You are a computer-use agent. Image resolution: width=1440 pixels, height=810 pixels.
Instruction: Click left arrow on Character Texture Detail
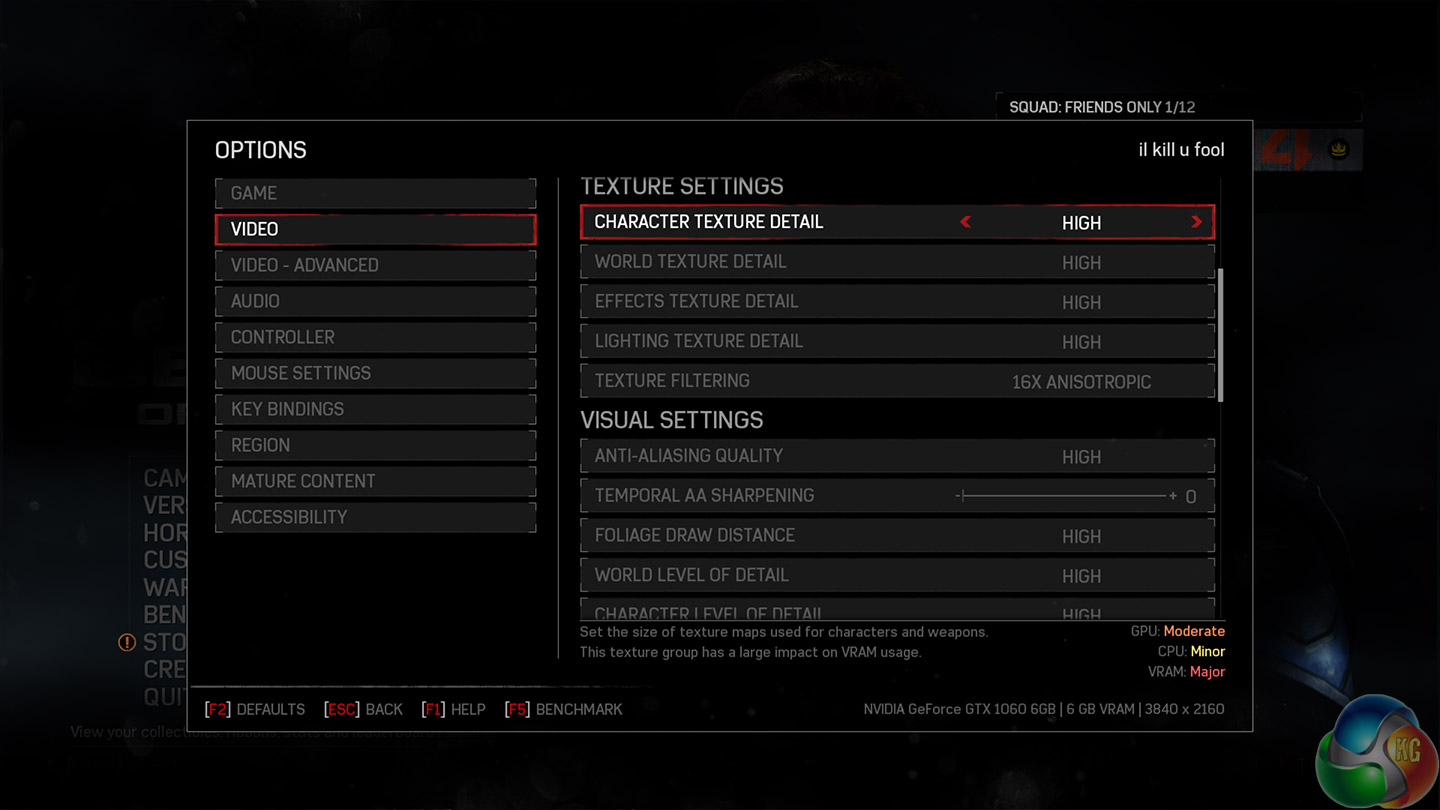[x=965, y=222]
